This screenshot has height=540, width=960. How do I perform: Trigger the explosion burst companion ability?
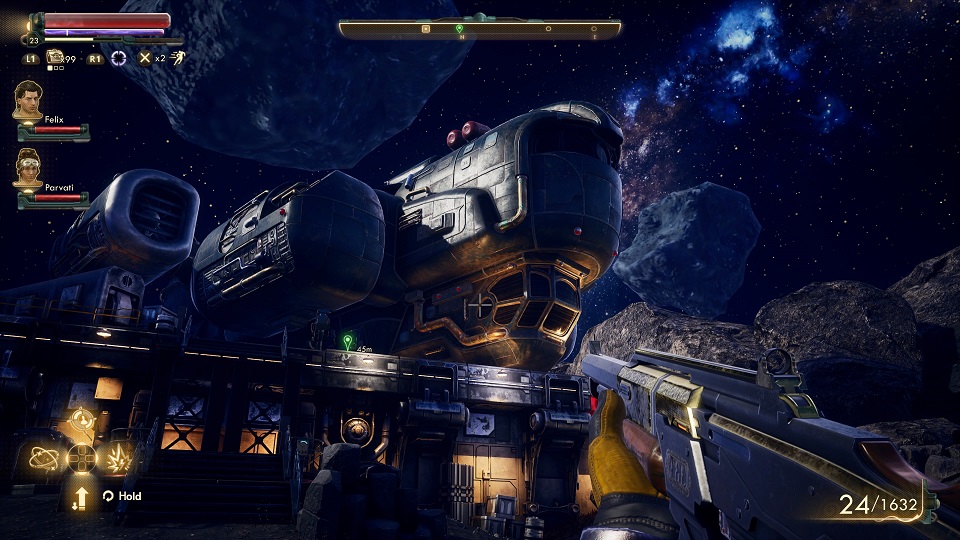click(x=119, y=459)
